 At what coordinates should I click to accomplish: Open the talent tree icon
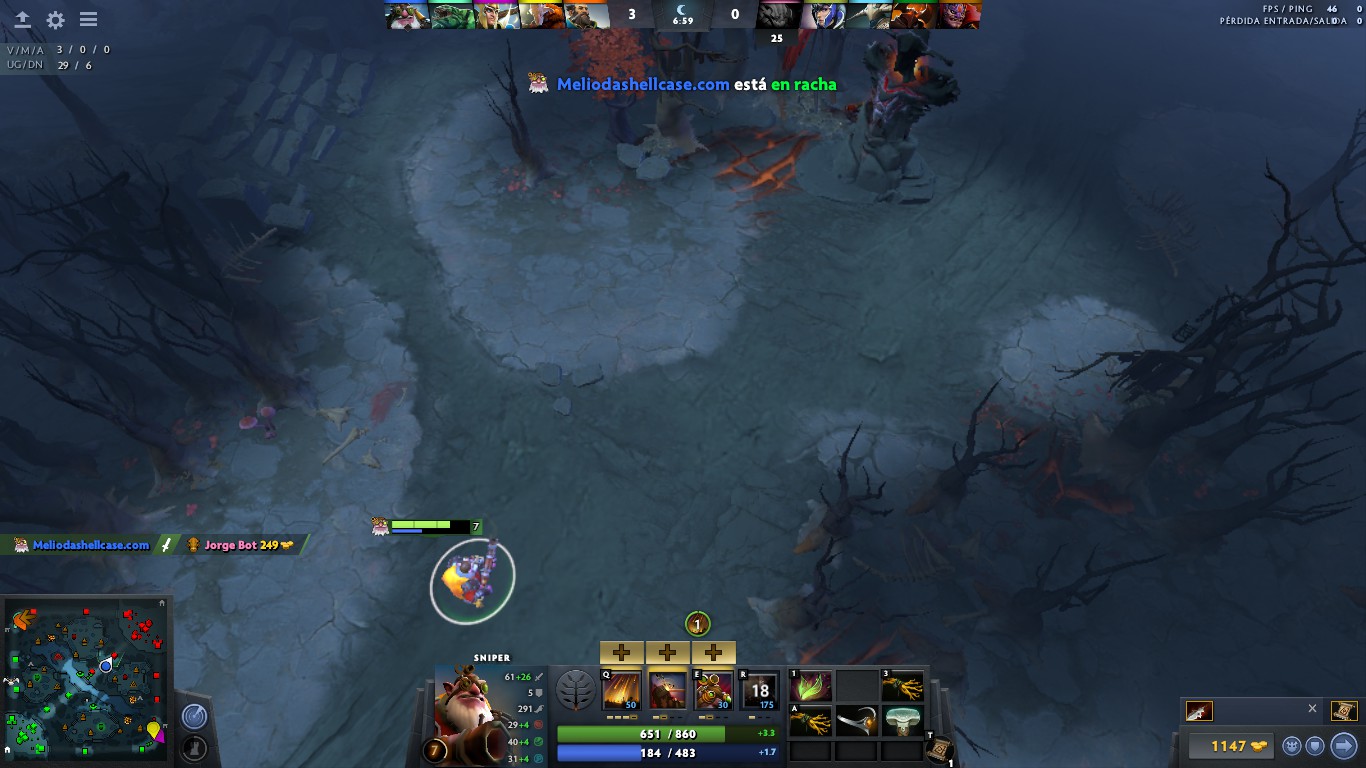click(x=575, y=691)
